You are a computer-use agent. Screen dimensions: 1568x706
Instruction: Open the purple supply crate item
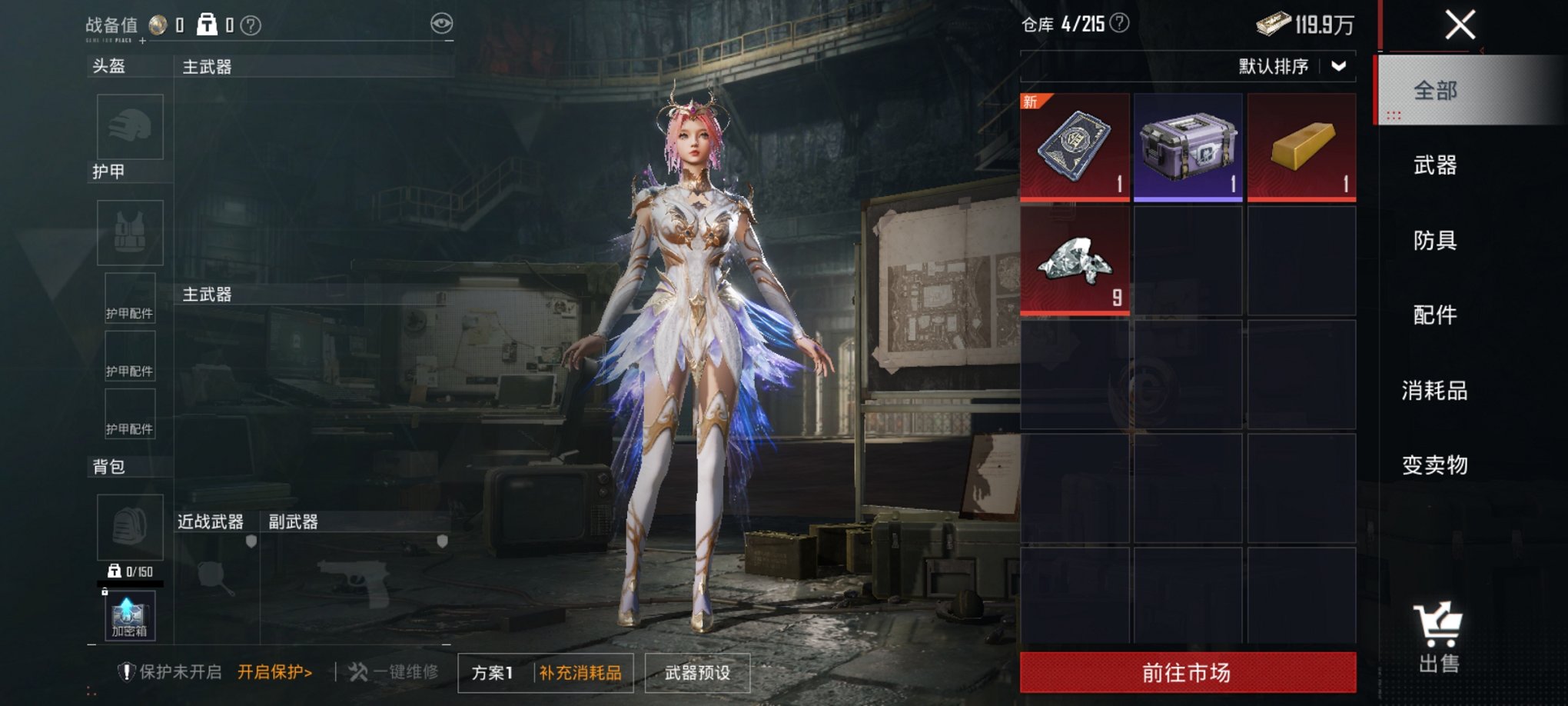click(x=1187, y=146)
